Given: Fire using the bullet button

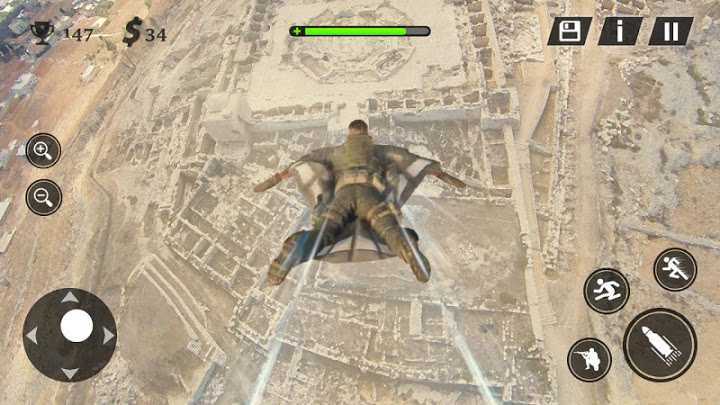Looking at the screenshot, I should tap(660, 345).
